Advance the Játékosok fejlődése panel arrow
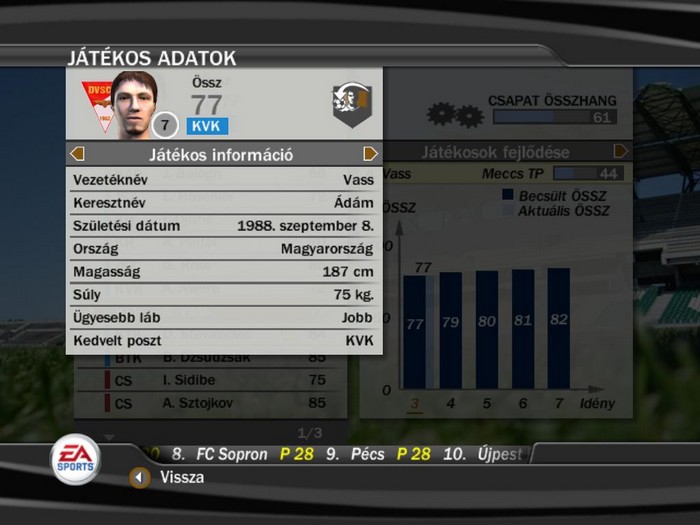The image size is (700, 525). (621, 152)
